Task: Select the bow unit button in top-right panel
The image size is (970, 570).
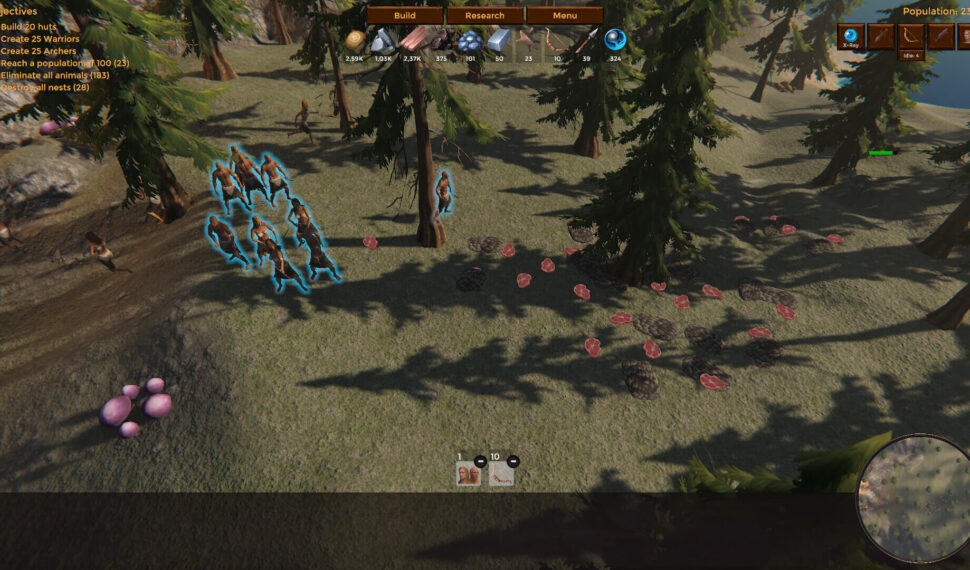Action: click(x=911, y=37)
